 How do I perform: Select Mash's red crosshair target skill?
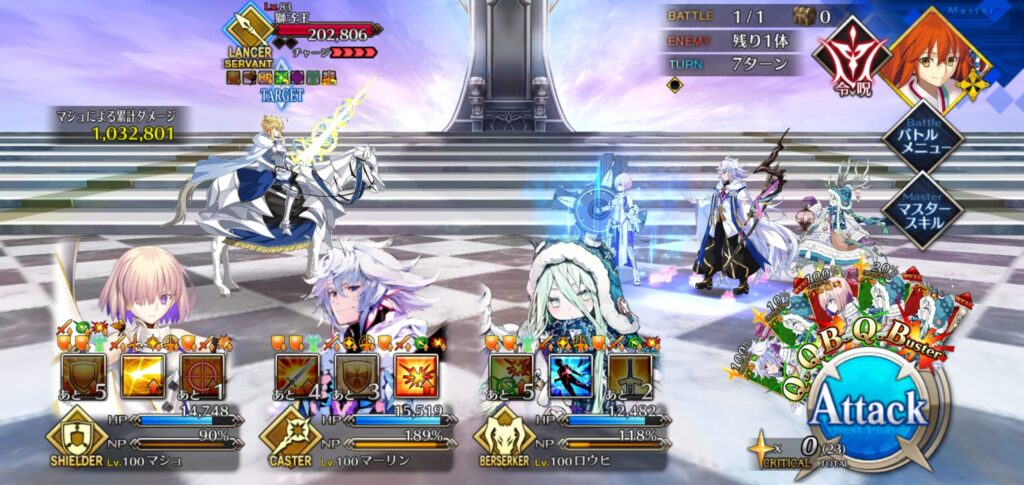pyautogui.click(x=202, y=376)
